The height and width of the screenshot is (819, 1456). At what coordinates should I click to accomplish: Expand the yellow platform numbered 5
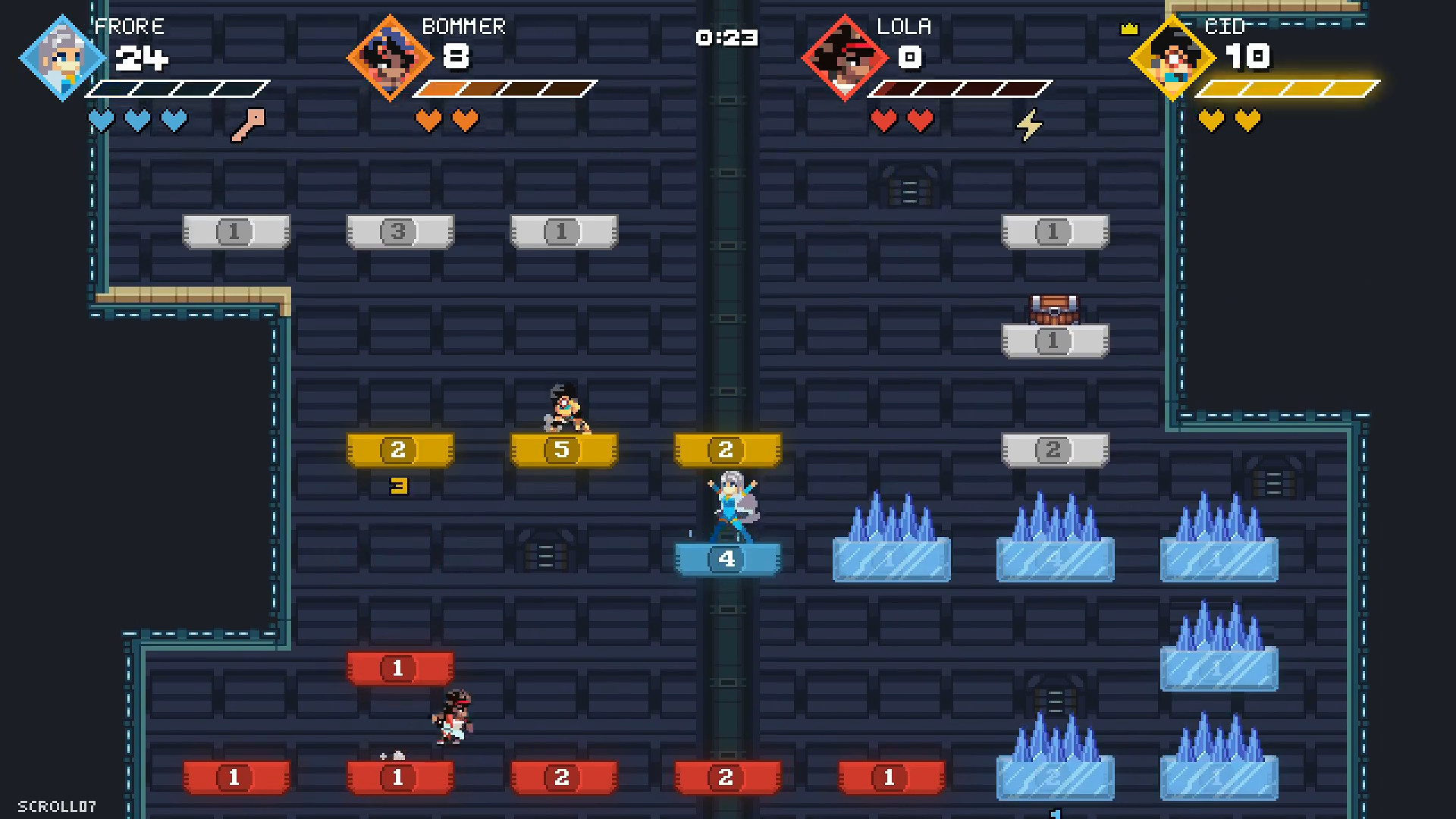[x=563, y=449]
